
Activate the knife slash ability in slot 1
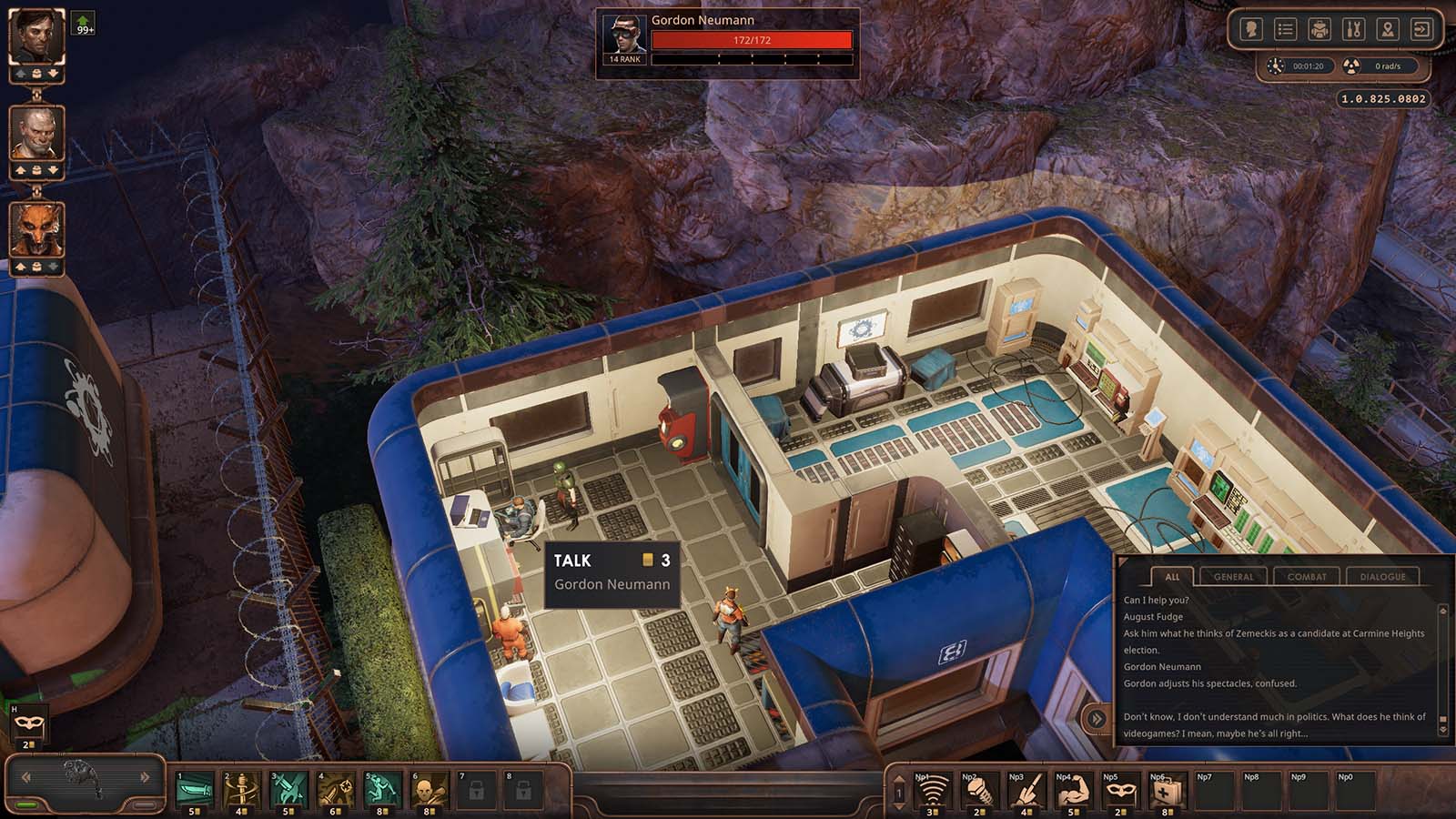tap(194, 788)
